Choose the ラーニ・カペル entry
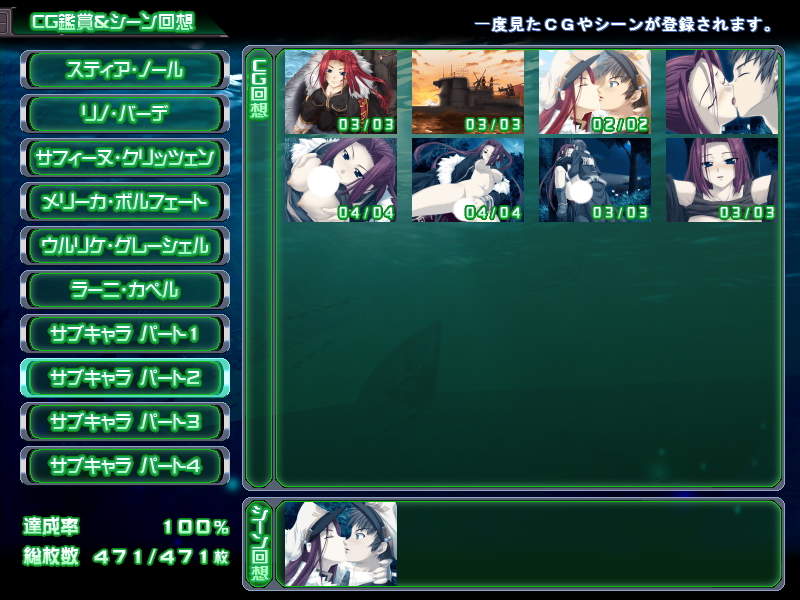The width and height of the screenshot is (800, 600). tap(125, 290)
